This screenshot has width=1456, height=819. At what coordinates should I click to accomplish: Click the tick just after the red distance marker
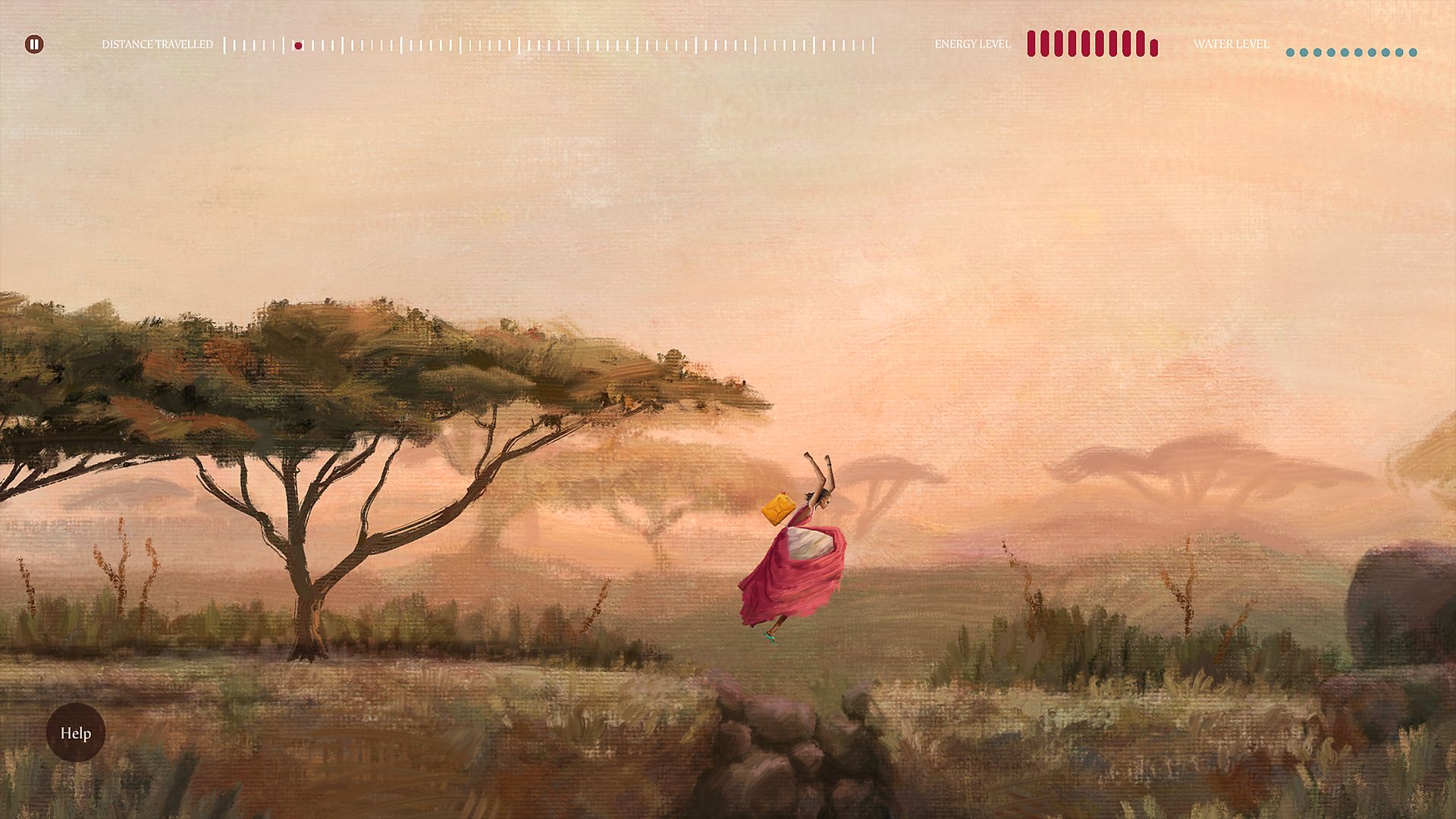[312, 45]
